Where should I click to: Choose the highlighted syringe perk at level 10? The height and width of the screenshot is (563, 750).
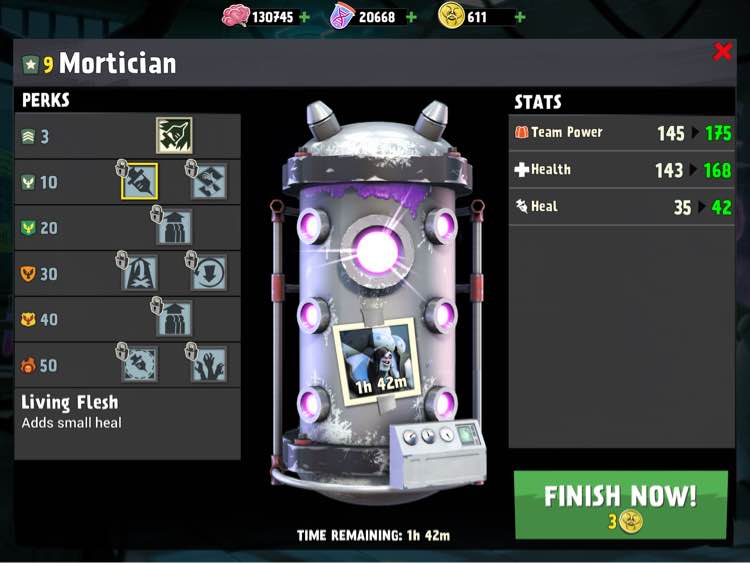pos(140,181)
